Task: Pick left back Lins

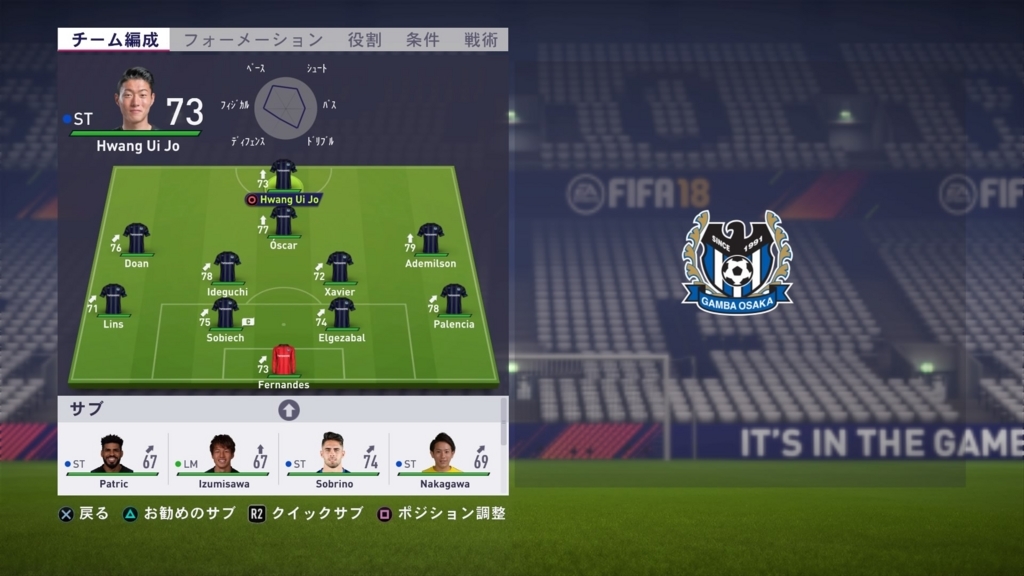Action: [x=113, y=300]
